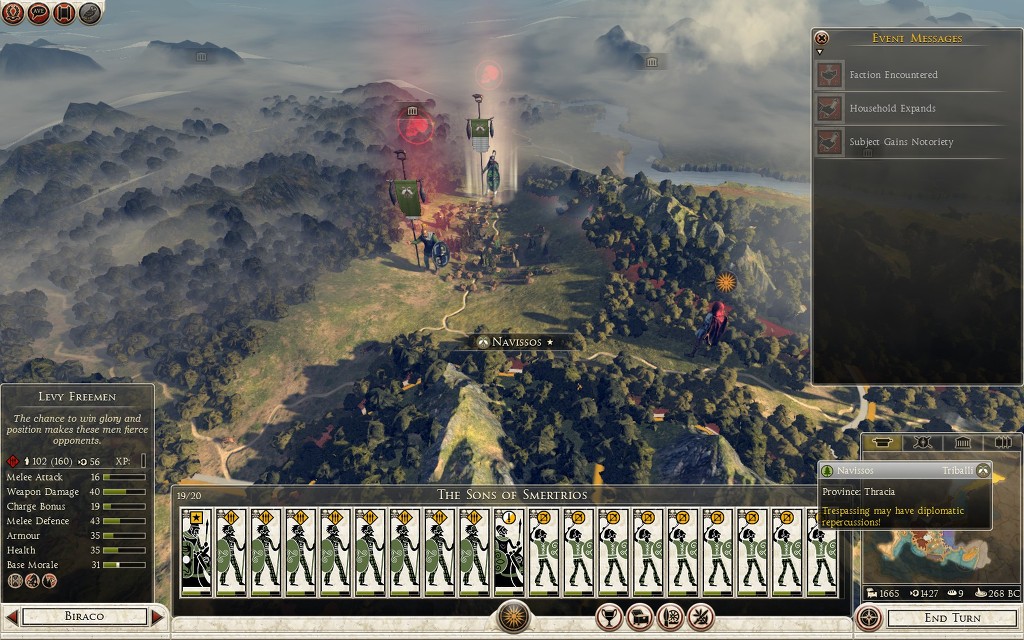
Task: Switch to the temple building minimap tab
Action: (x=962, y=443)
